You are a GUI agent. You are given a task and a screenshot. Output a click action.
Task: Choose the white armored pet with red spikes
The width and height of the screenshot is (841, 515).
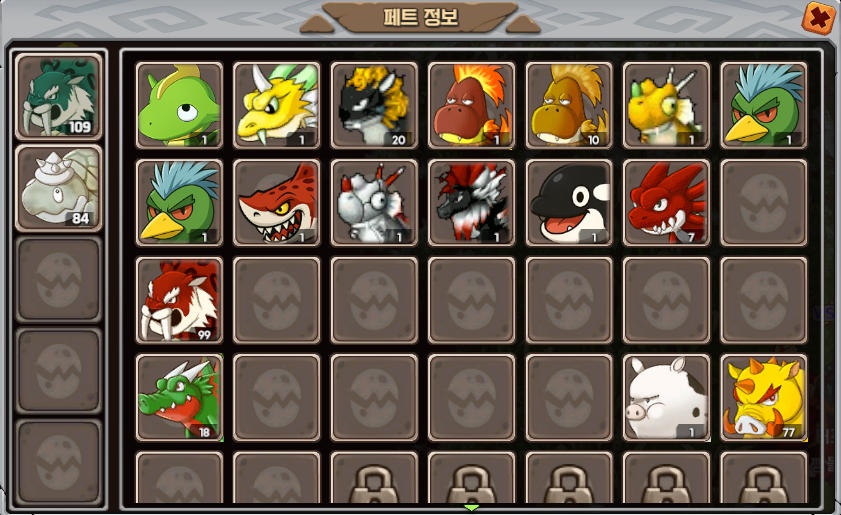374,203
